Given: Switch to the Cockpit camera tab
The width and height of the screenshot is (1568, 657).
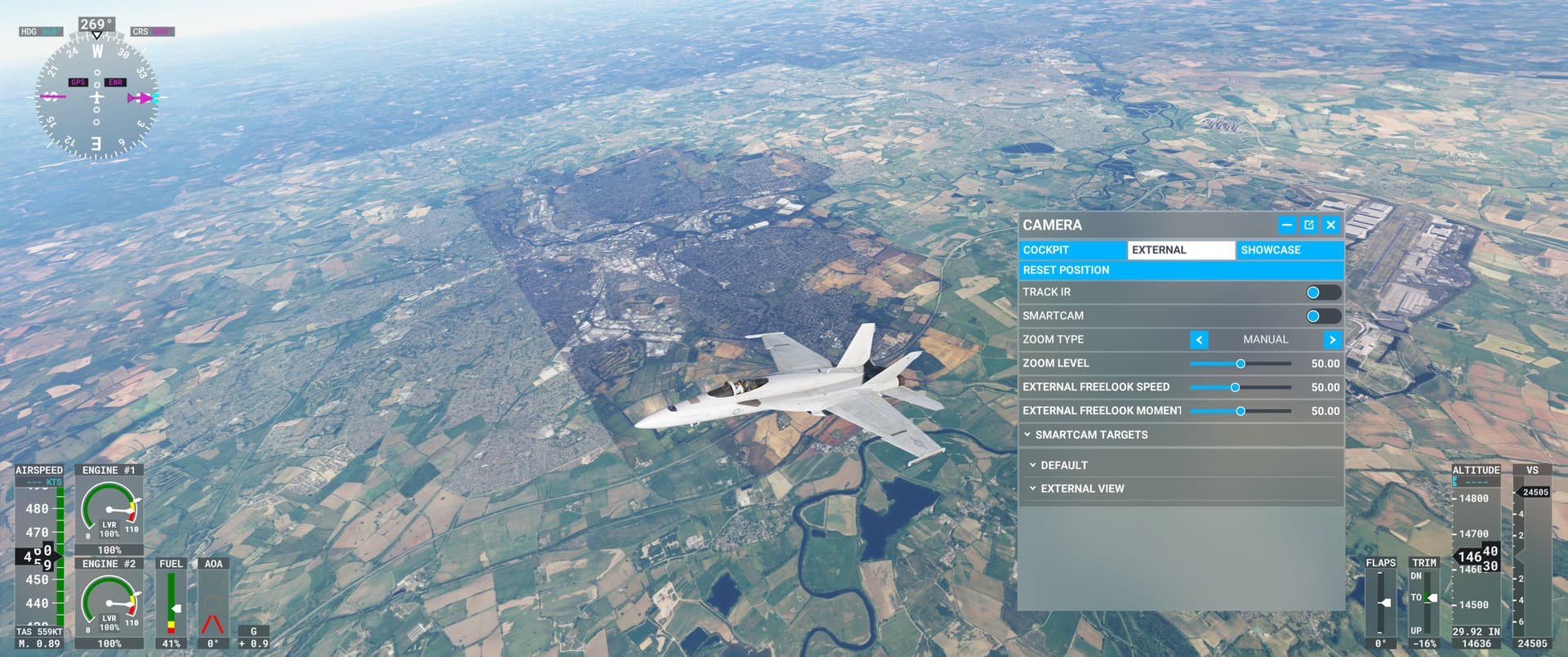Looking at the screenshot, I should click(1072, 250).
